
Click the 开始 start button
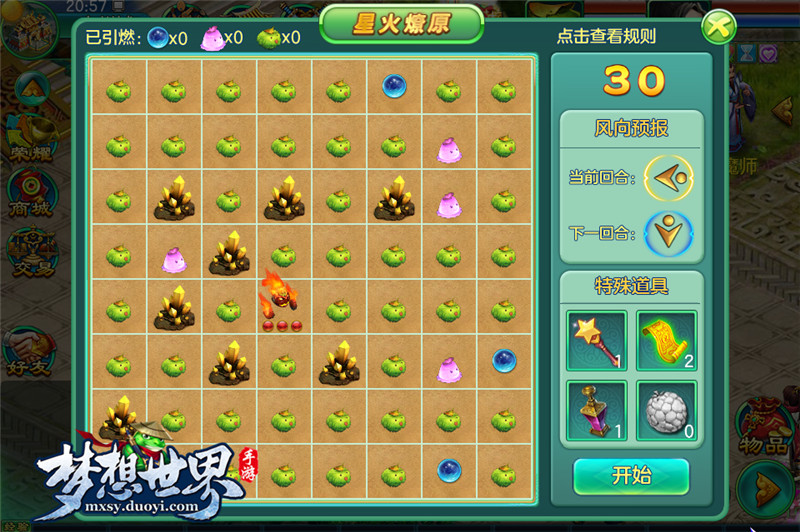(631, 476)
